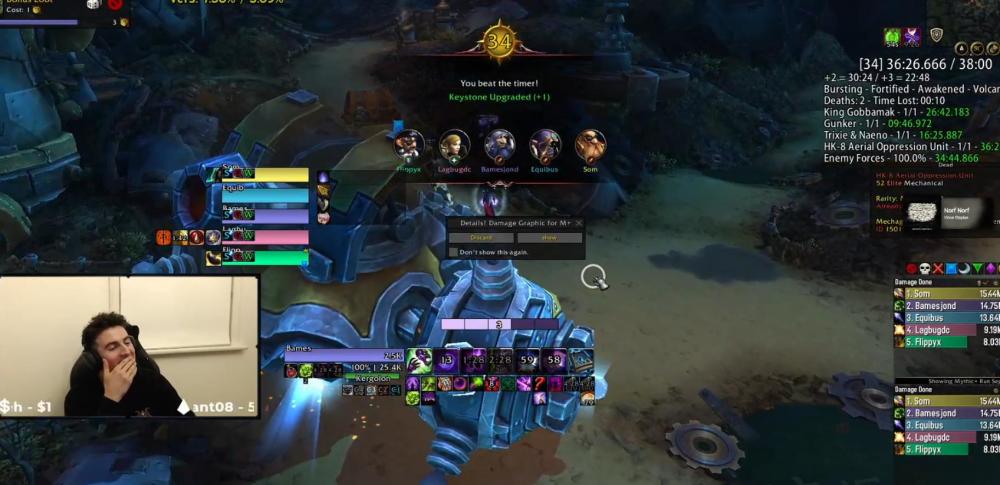Select Equibus's portrait in the completion panel
The image size is (1000, 485).
[545, 146]
